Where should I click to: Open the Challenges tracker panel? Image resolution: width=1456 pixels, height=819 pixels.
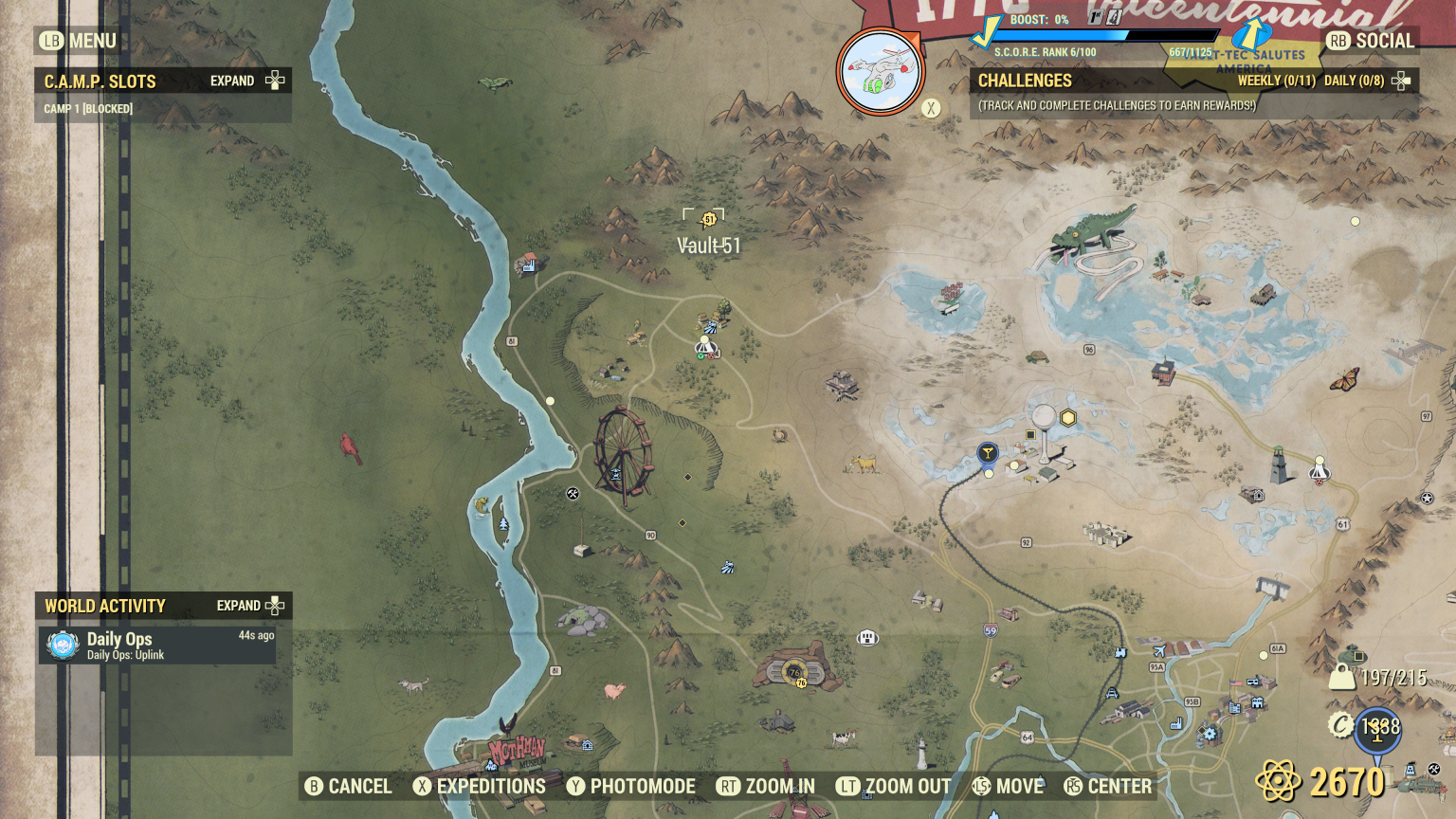click(1026, 82)
